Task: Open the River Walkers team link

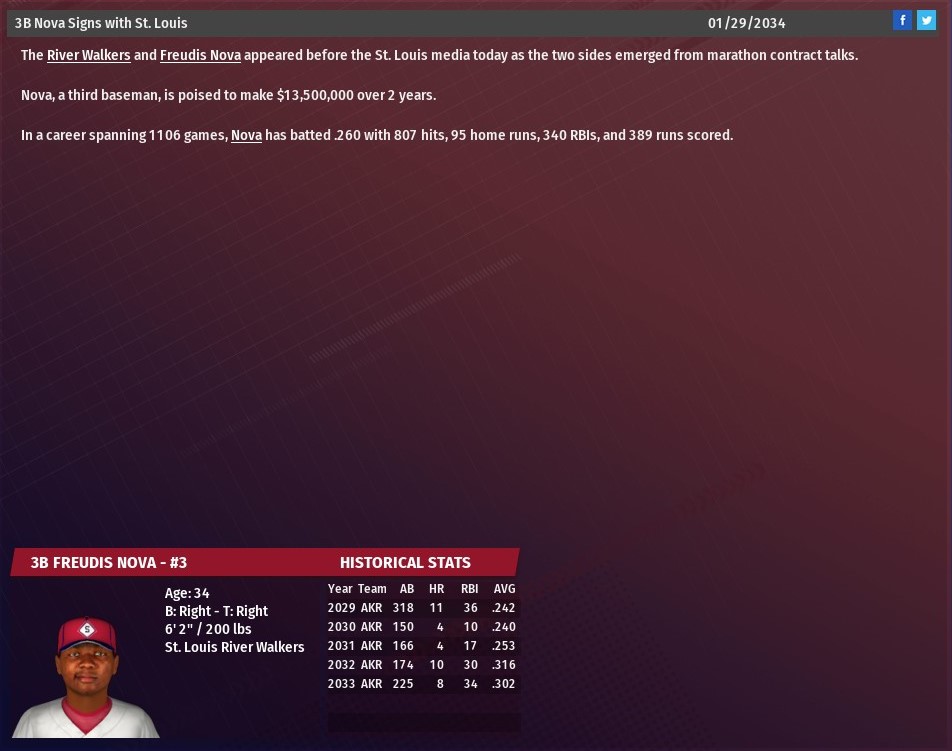Action: coord(88,55)
